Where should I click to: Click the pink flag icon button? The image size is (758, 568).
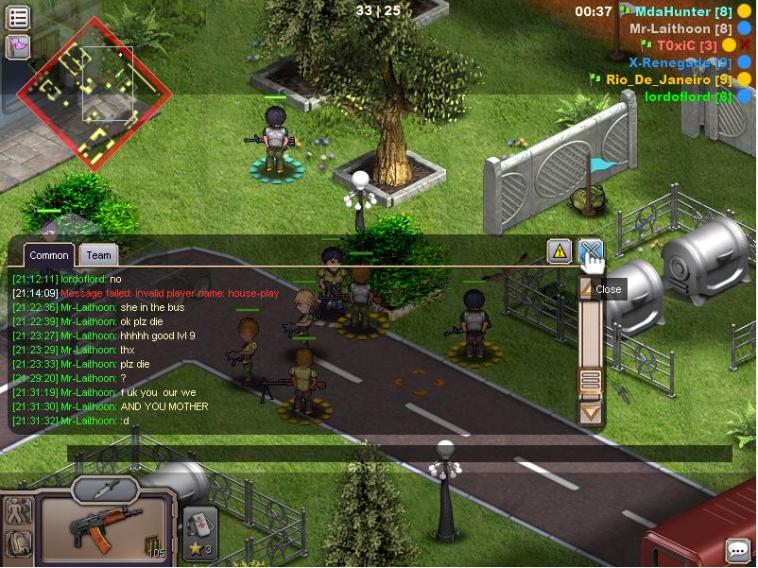[18, 46]
